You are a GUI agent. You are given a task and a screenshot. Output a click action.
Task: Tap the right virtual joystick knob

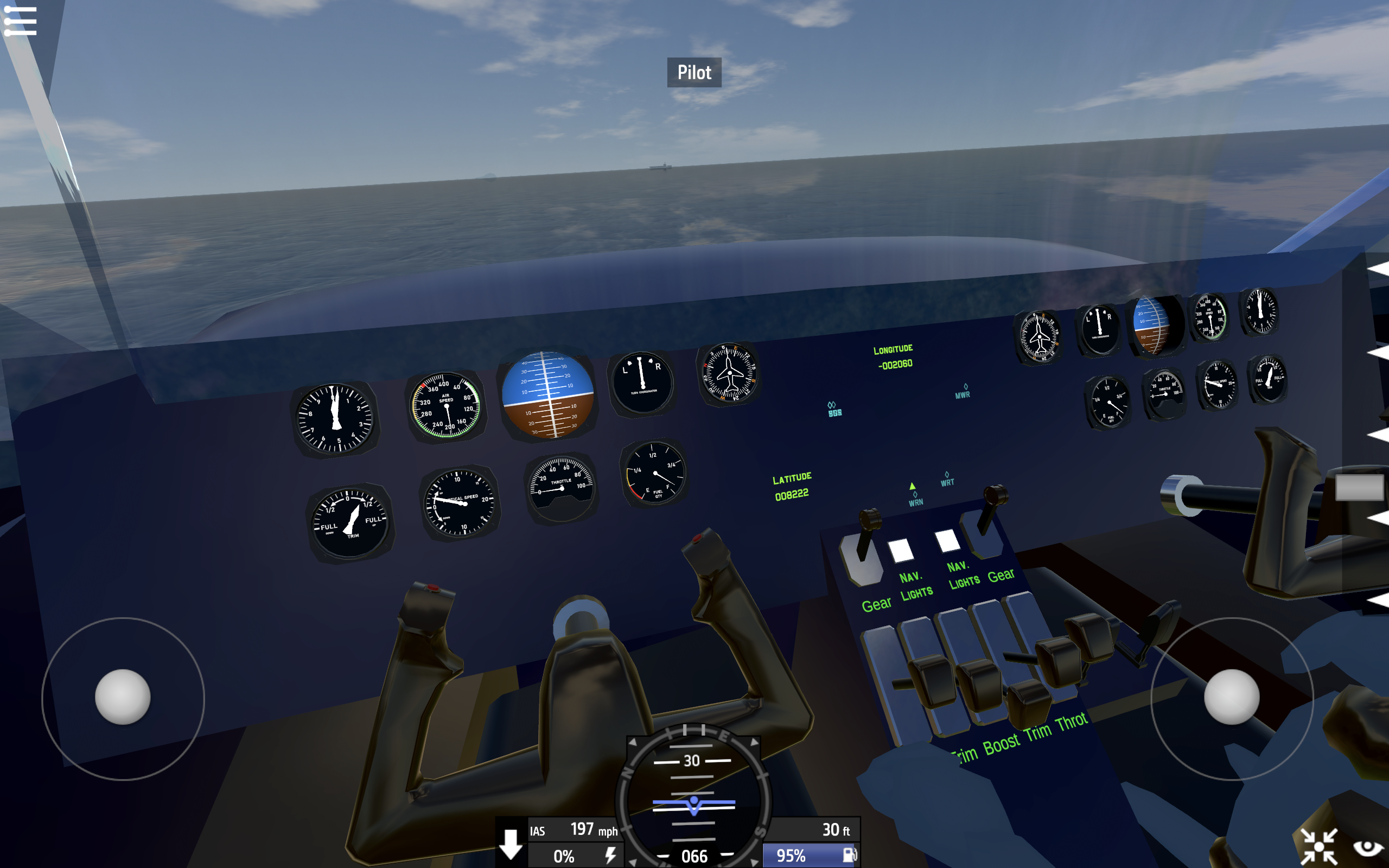1231,697
